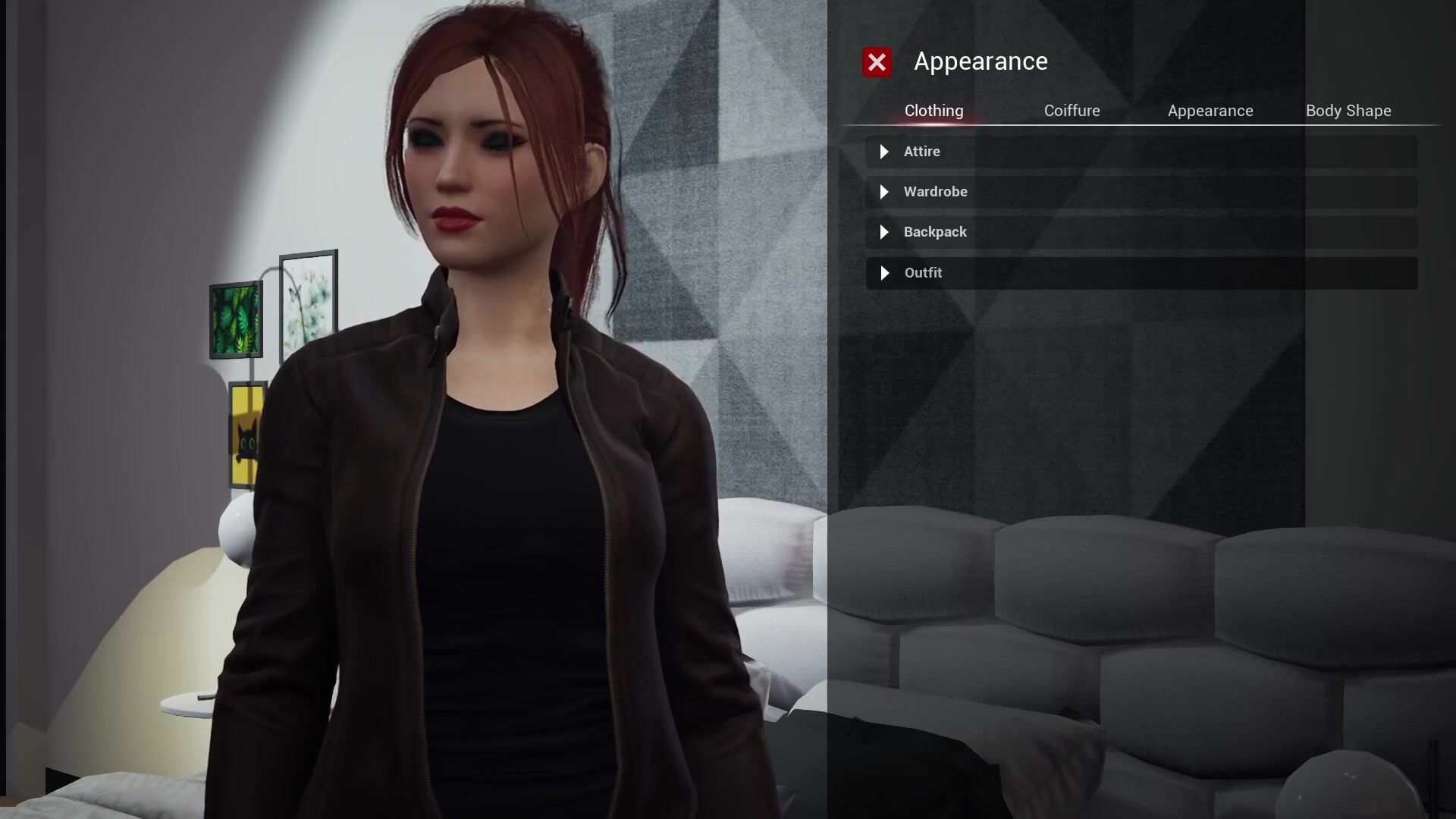
Task: Go to the Body Shape tab
Action: (1348, 111)
